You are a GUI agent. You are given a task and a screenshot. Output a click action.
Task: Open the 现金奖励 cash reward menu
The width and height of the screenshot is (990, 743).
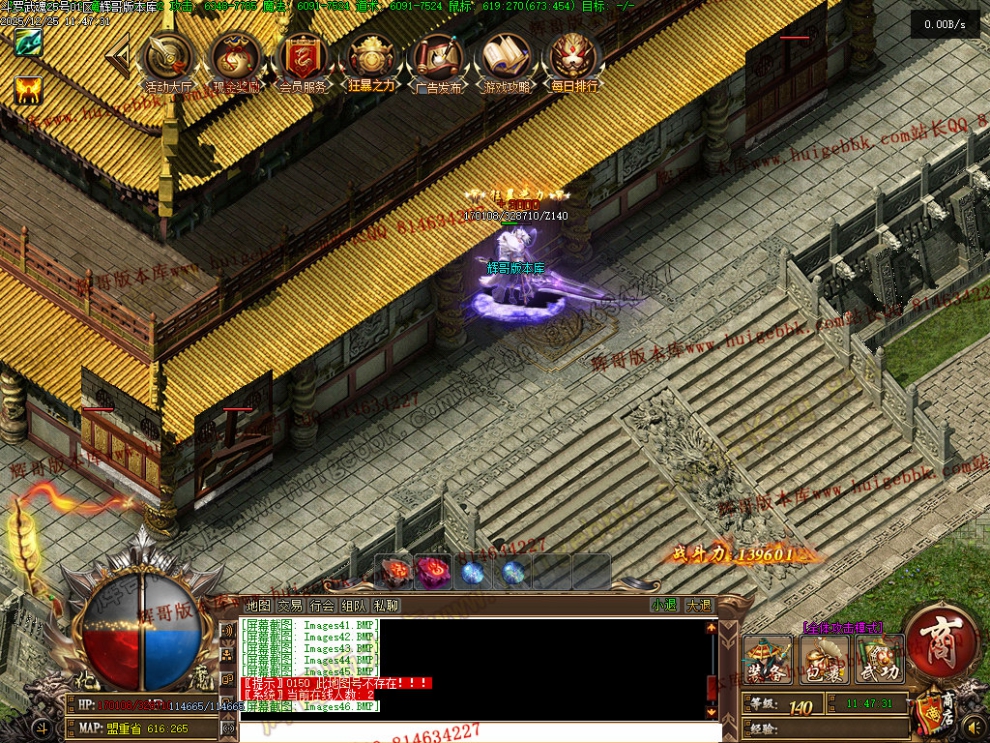point(236,60)
